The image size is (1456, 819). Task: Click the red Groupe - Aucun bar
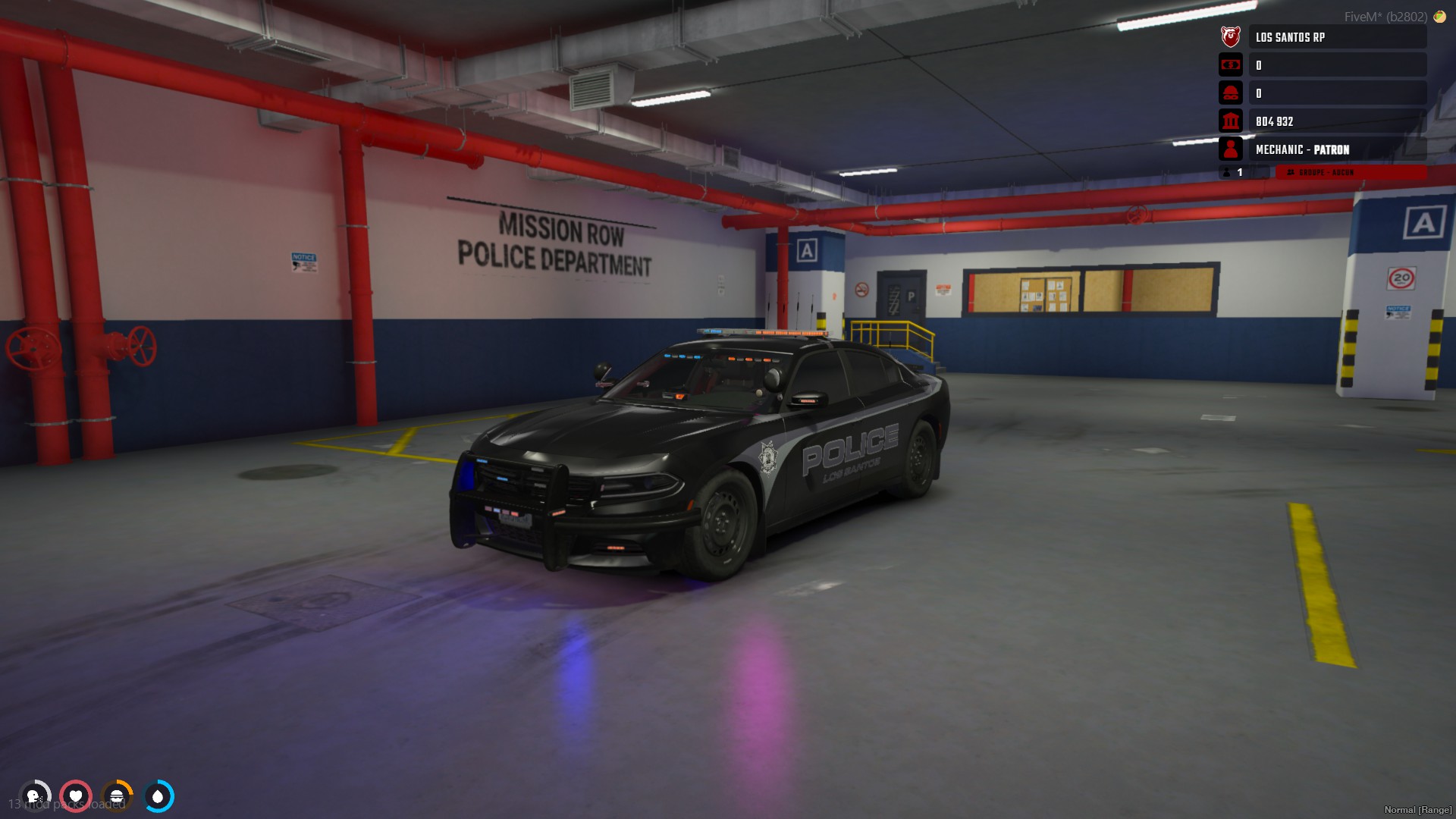pos(1351,173)
